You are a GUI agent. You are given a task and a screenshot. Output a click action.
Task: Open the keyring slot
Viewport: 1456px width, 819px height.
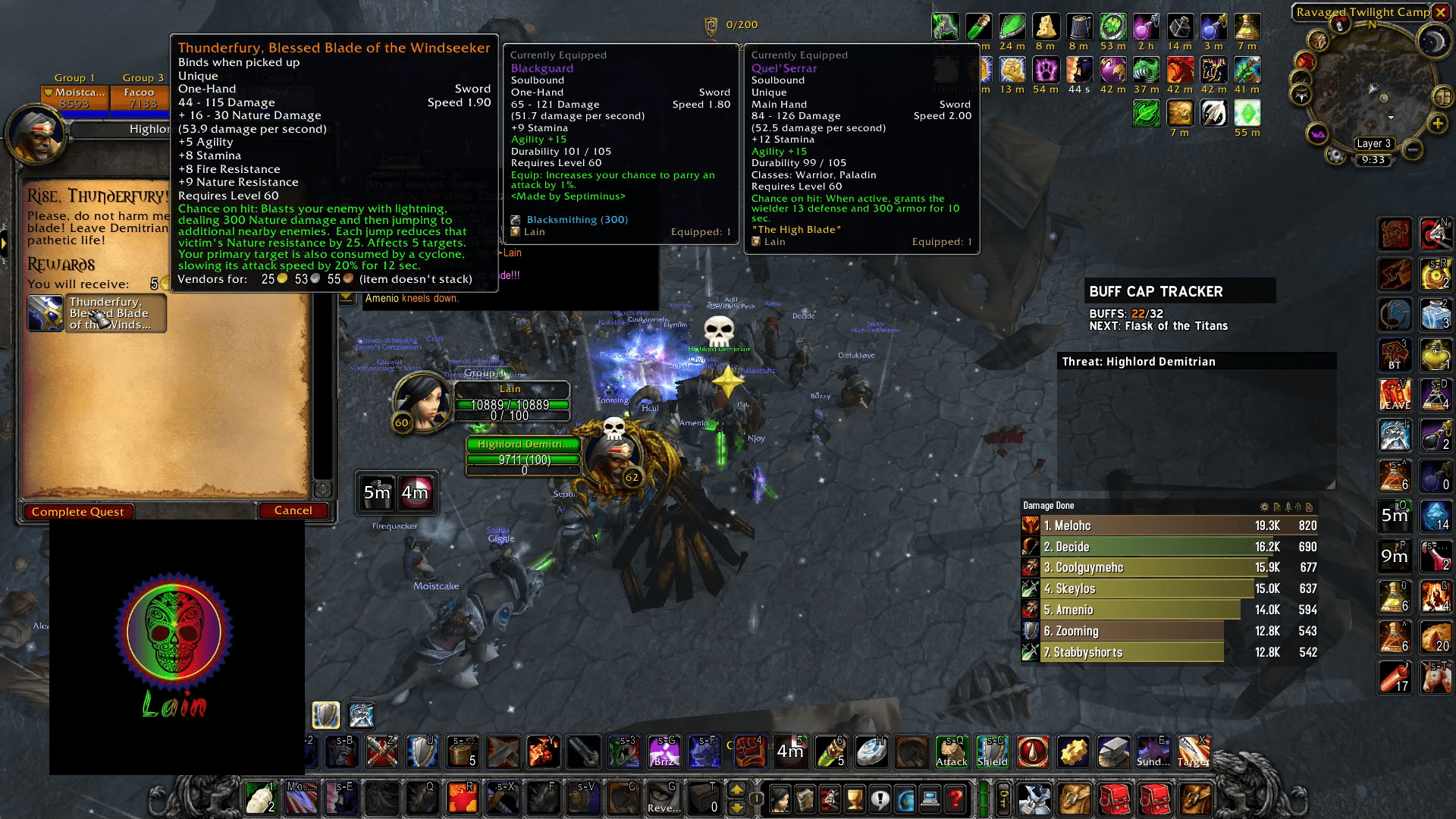point(1003,799)
